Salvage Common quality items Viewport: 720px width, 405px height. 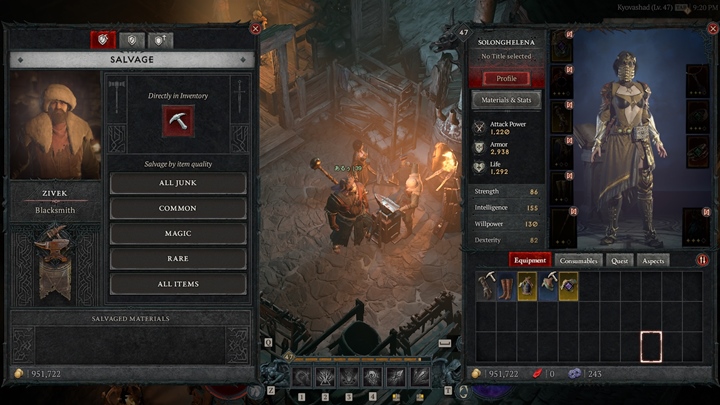click(178, 208)
